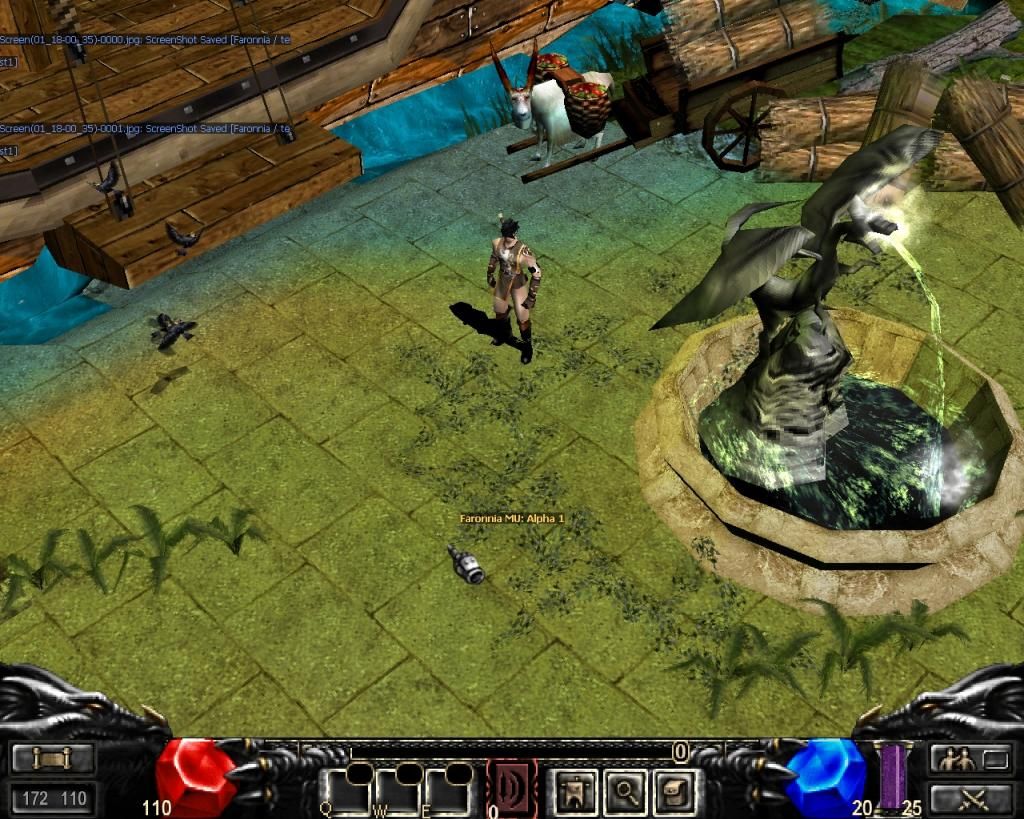Click the magnifying glass button
This screenshot has height=819, width=1024.
point(626,792)
